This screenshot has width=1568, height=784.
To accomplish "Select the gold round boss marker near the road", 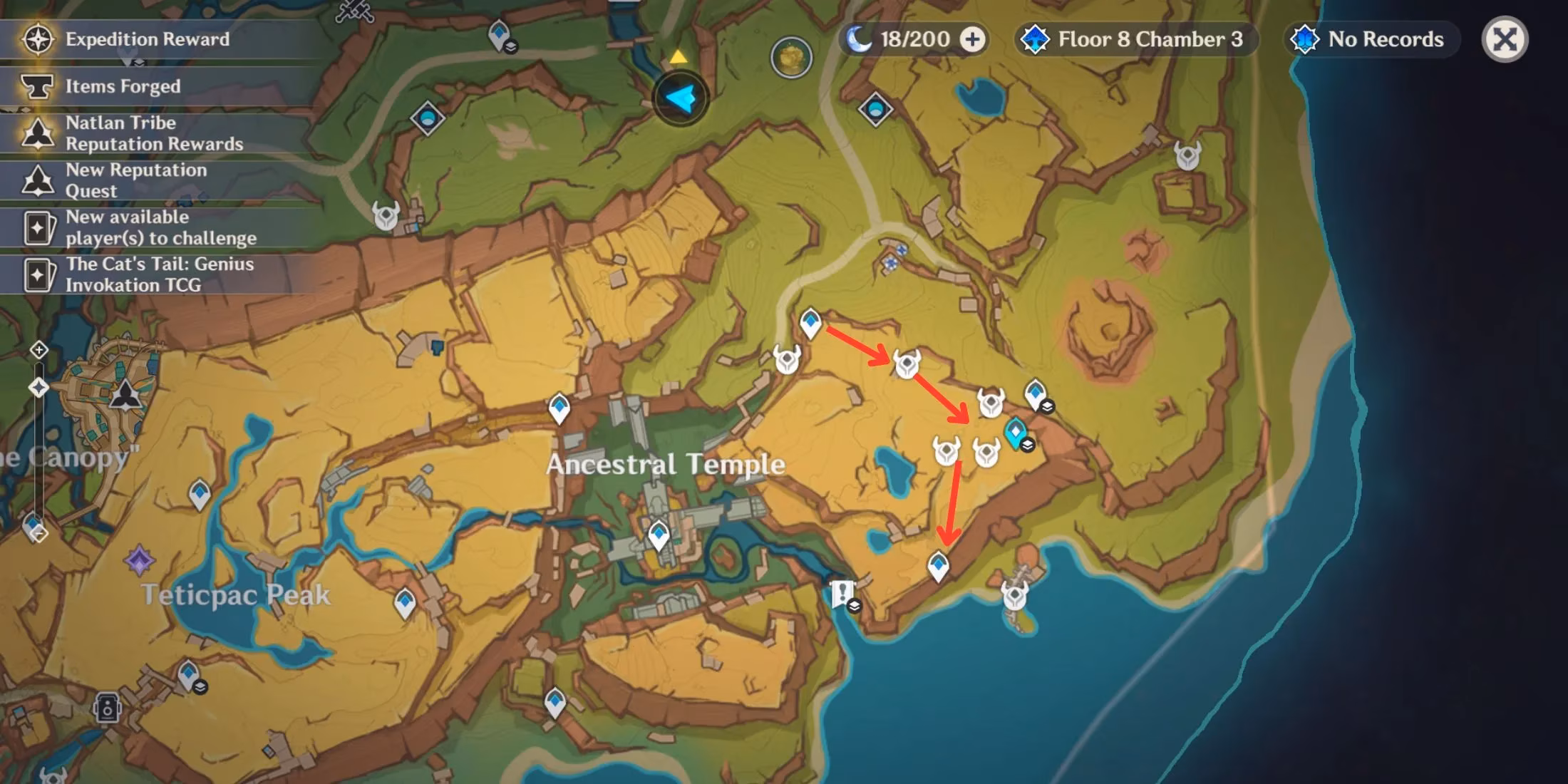I will (x=791, y=57).
